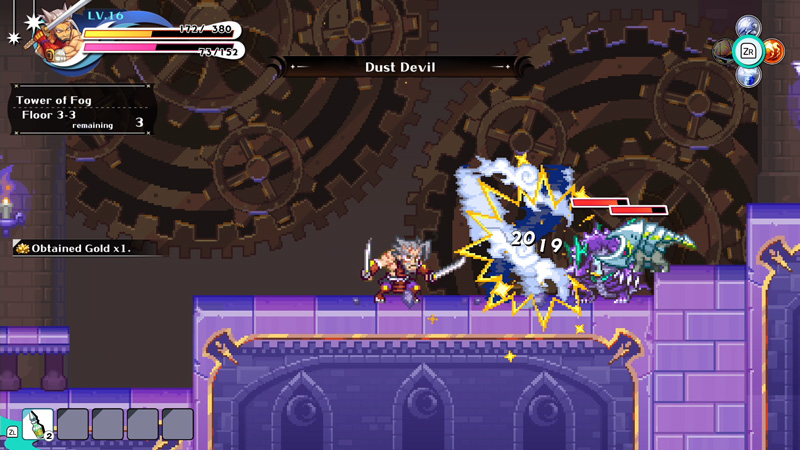Click the swordsman character portrait
The height and width of the screenshot is (450, 800).
click(50, 36)
